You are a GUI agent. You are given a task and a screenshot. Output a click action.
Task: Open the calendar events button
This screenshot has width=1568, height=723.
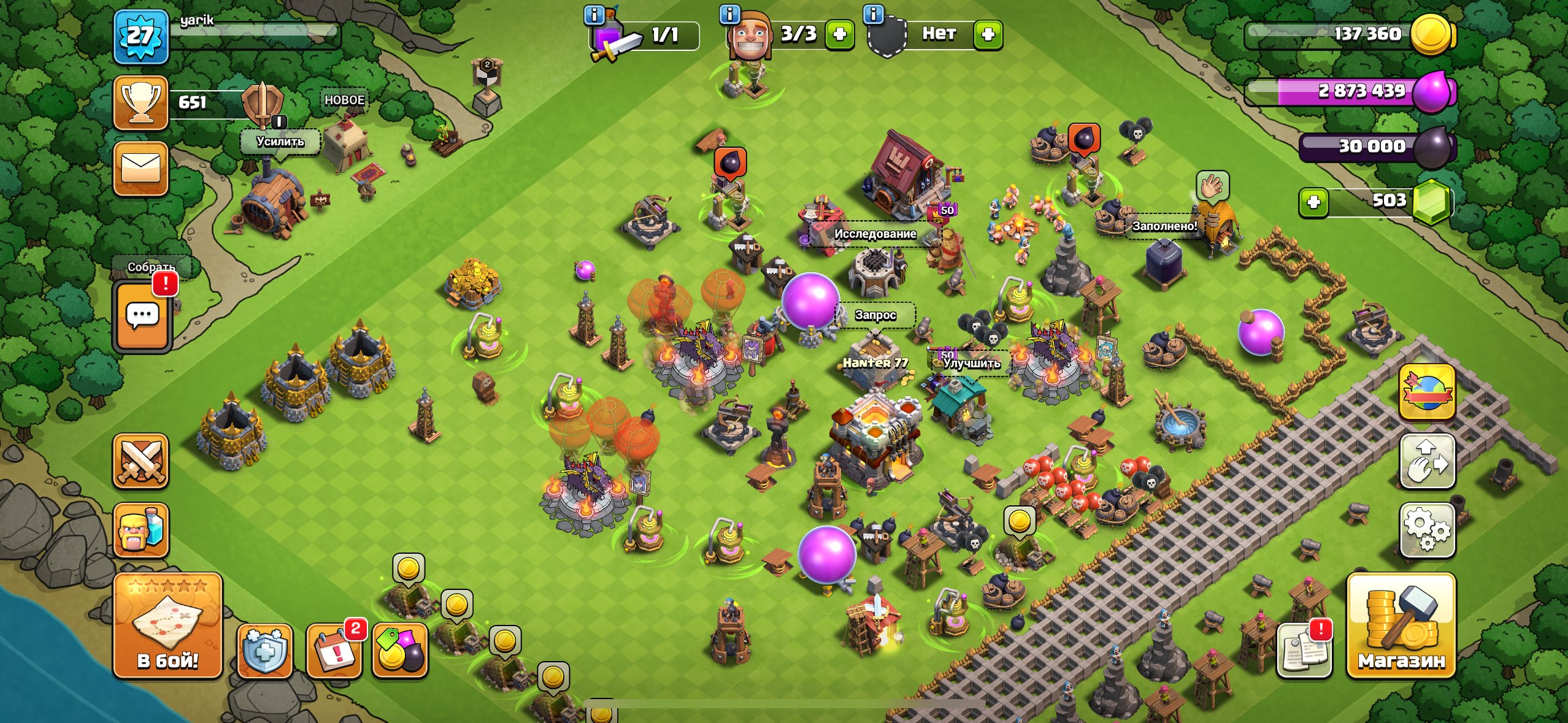334,651
